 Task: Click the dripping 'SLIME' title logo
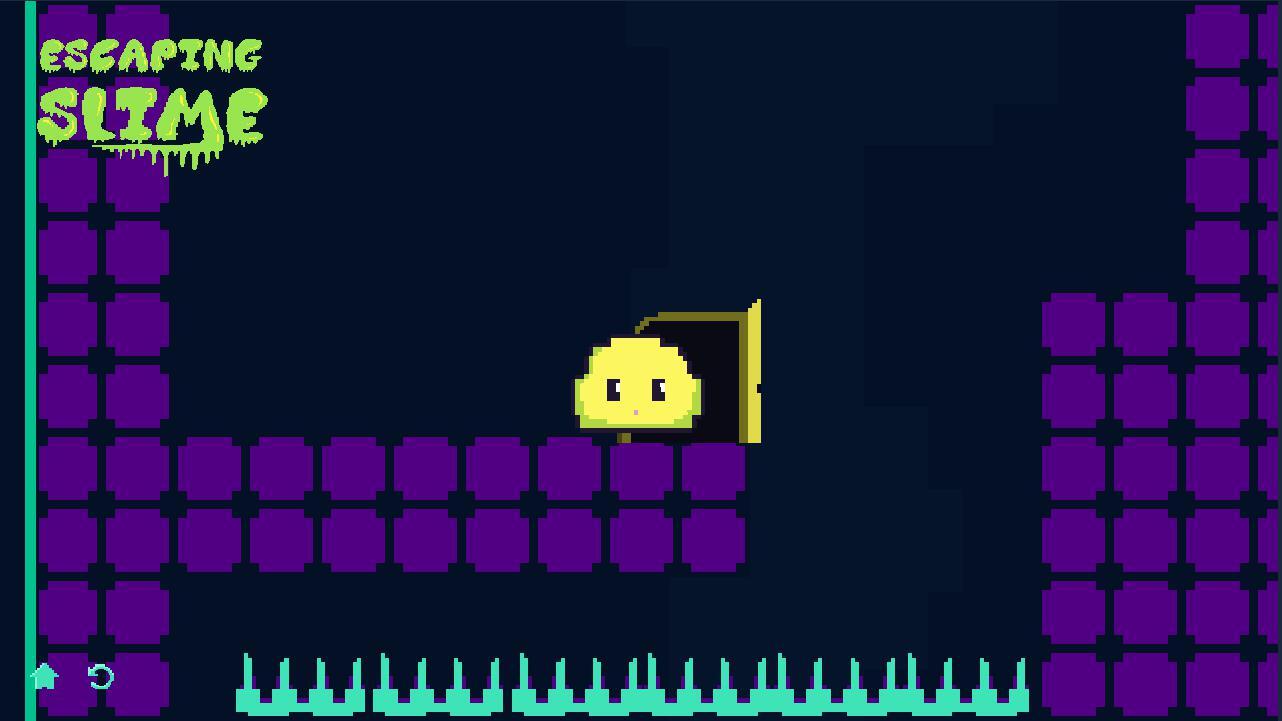[150, 118]
